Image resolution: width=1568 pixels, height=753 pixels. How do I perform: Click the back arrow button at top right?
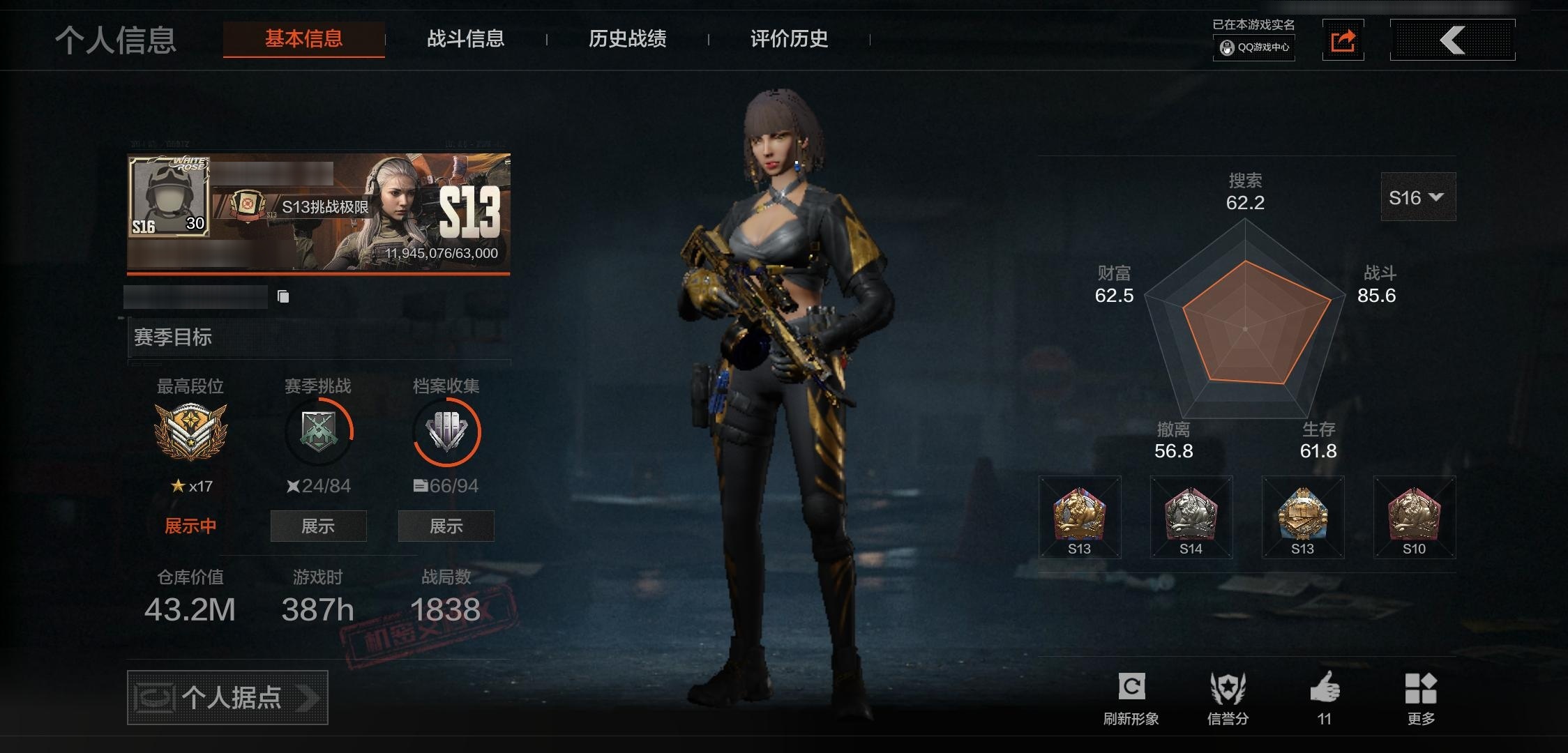[1452, 40]
